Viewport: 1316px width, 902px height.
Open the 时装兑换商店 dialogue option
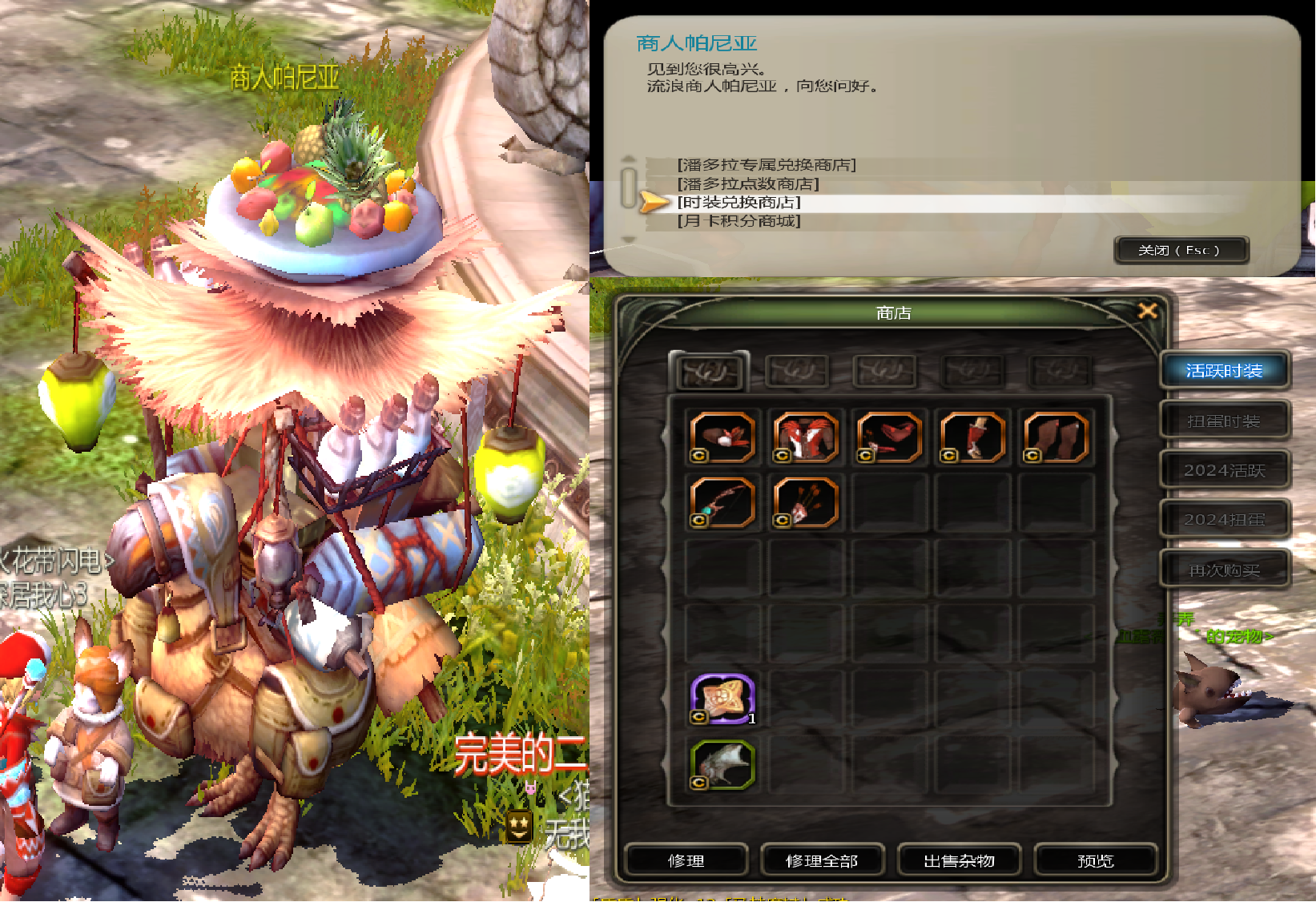pos(738,203)
